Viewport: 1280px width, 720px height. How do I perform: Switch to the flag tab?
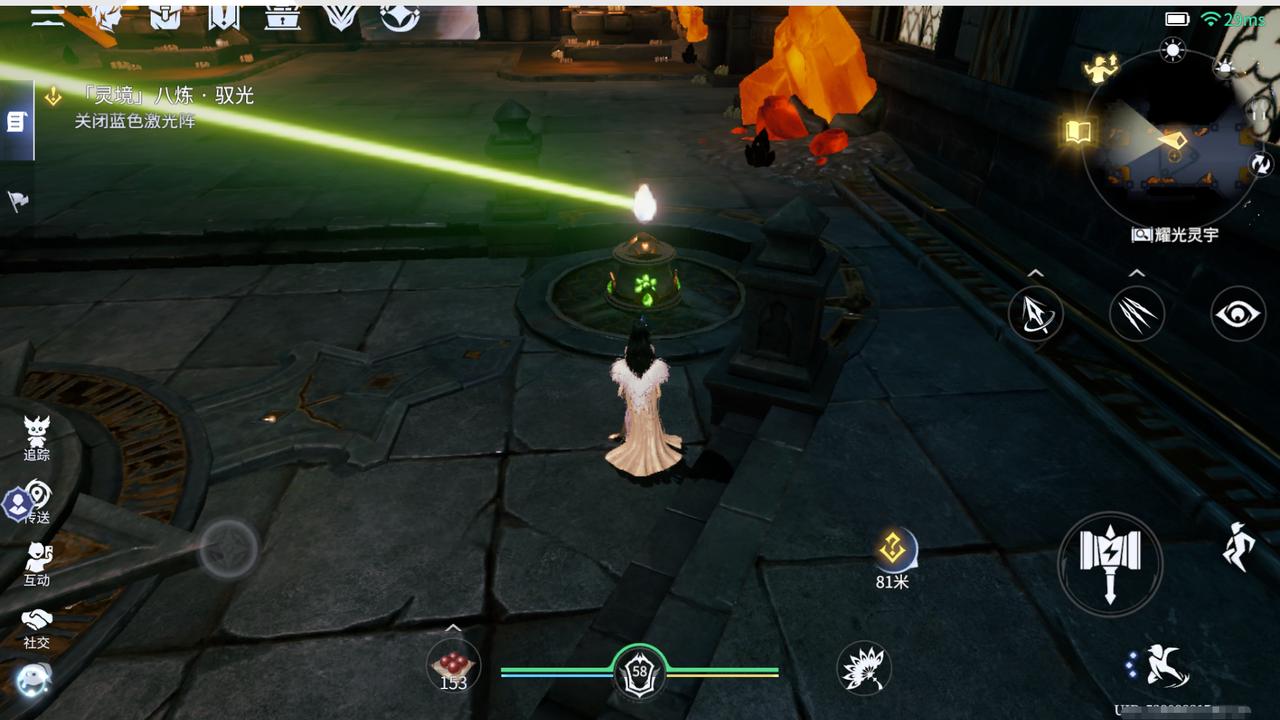point(17,200)
